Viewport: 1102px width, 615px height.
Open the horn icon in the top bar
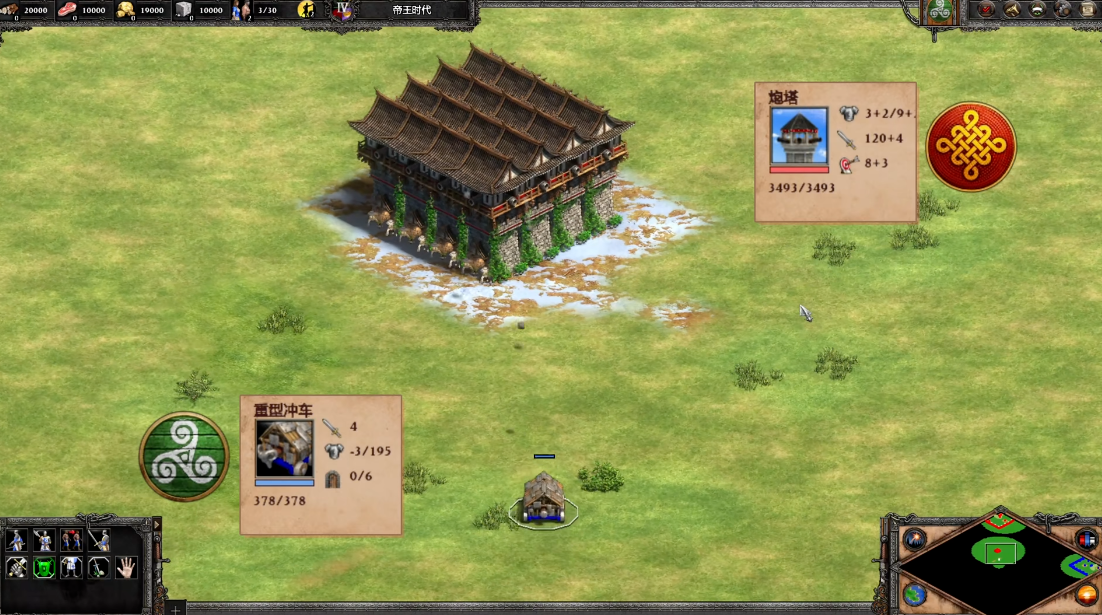click(x=1012, y=11)
